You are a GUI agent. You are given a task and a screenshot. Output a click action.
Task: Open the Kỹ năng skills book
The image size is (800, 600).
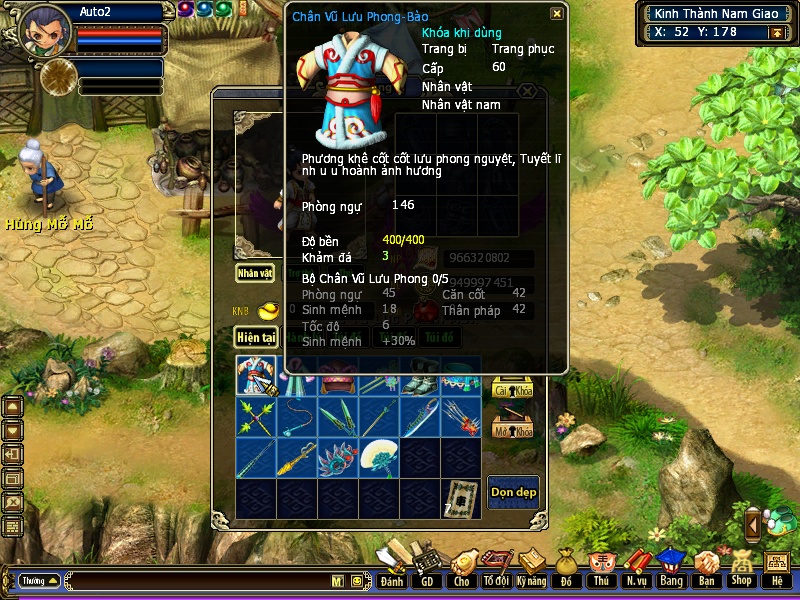point(532,568)
